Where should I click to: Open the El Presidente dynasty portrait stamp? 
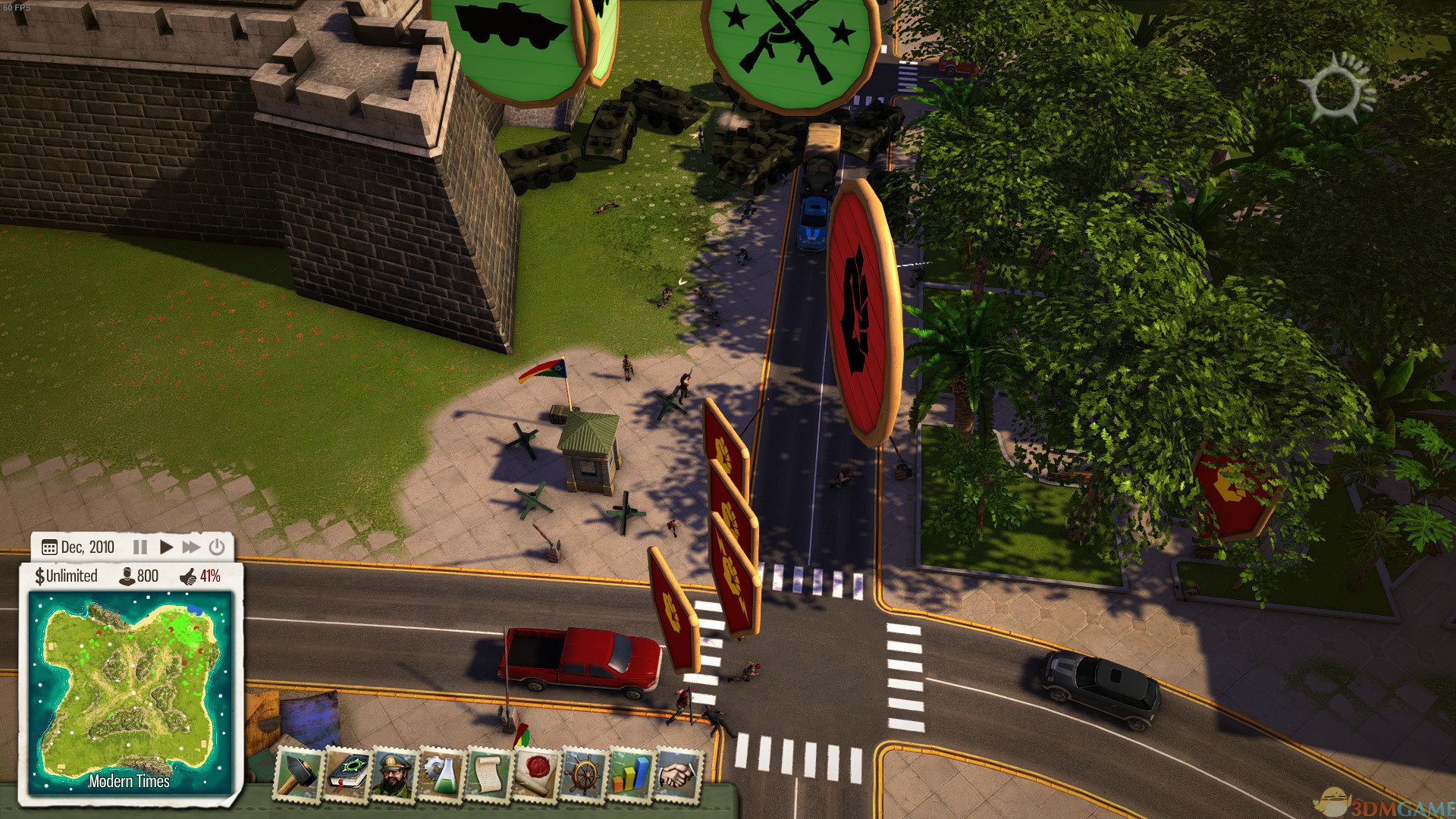click(394, 773)
